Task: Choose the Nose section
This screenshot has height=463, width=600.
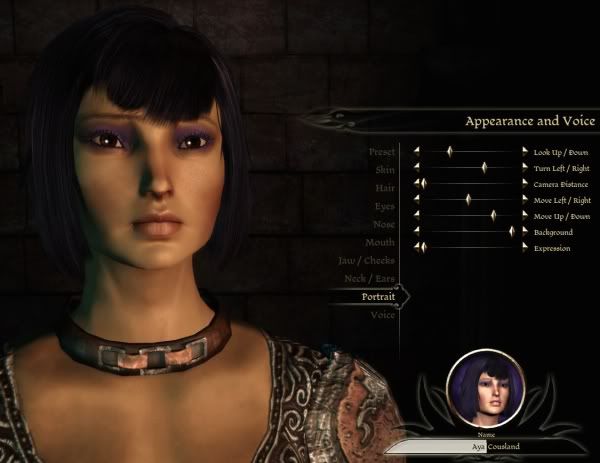Action: click(383, 224)
